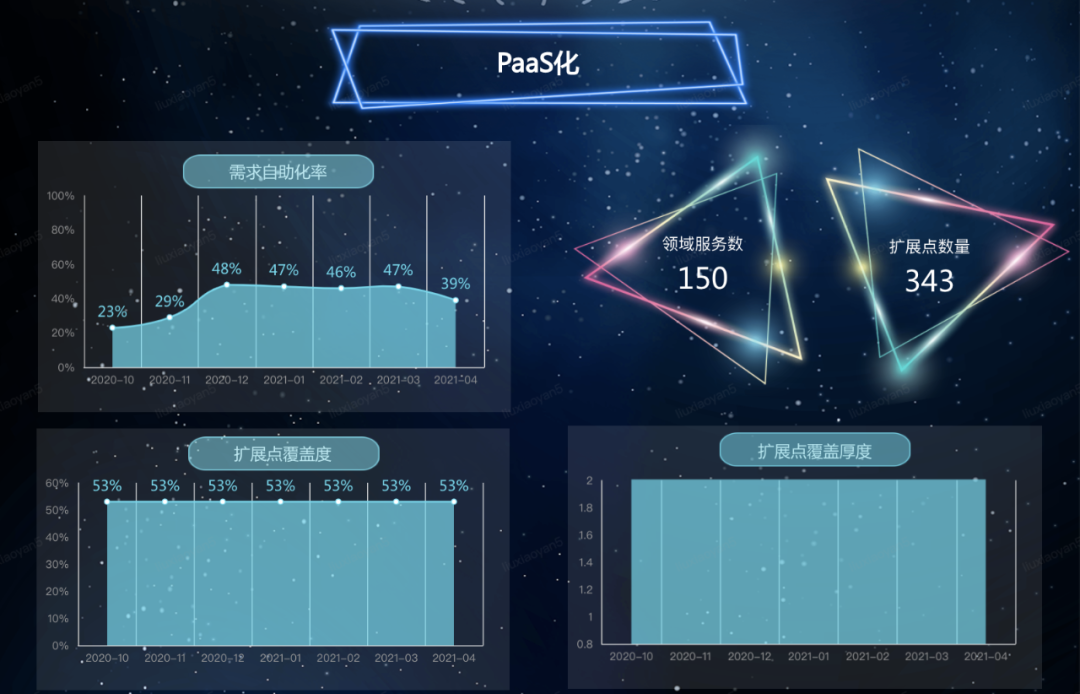Click the PaaS化 title banner
The image size is (1080, 694).
539,65
